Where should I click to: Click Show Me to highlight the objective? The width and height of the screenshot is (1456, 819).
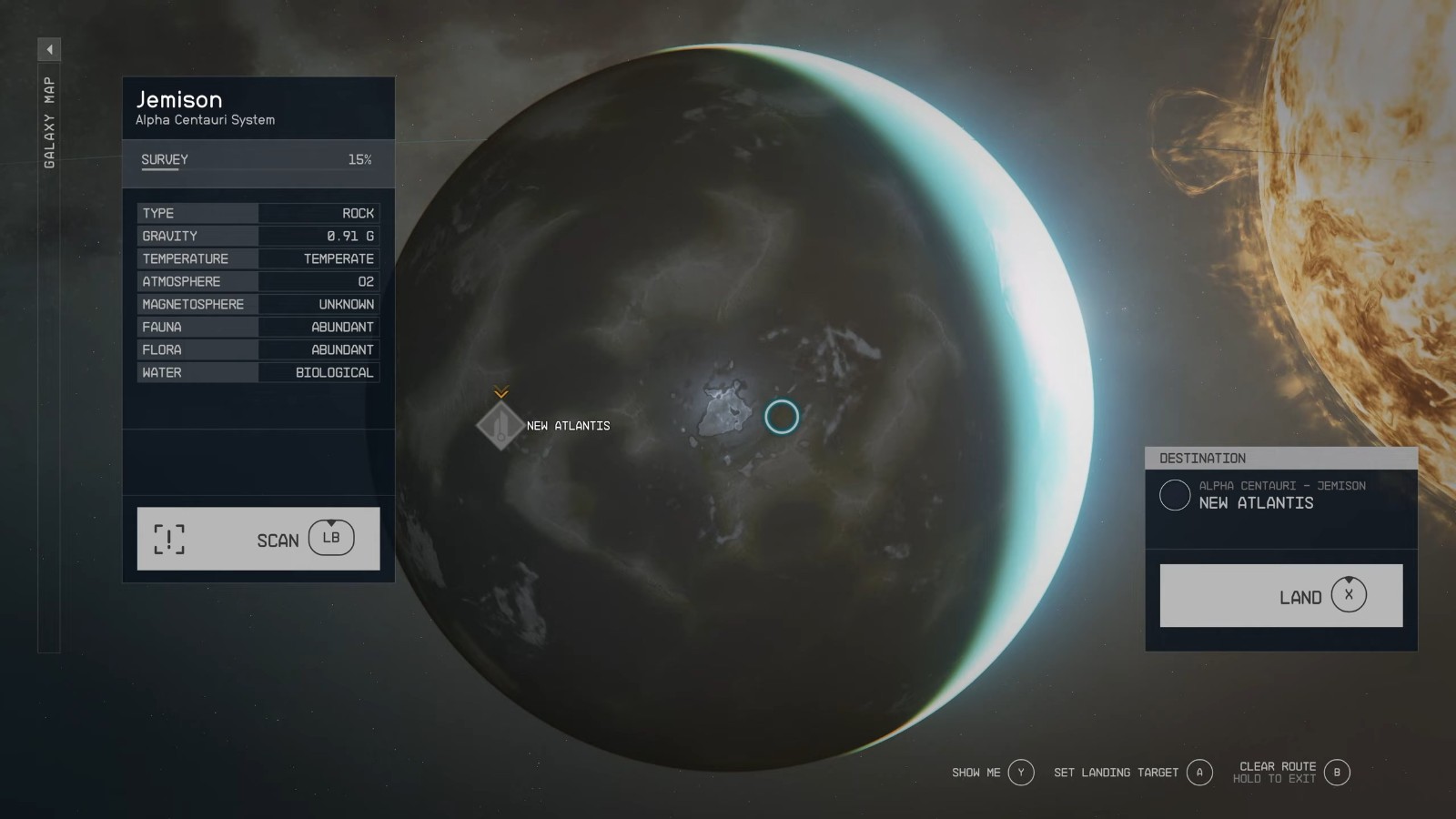coord(976,772)
